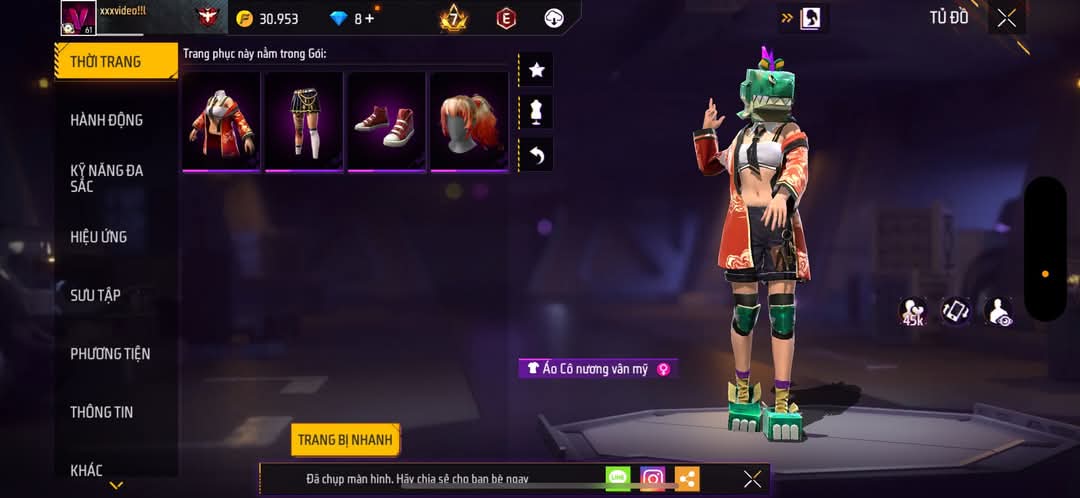Click the undo arrow button
Viewport: 1080px width, 498px height.
[x=536, y=154]
